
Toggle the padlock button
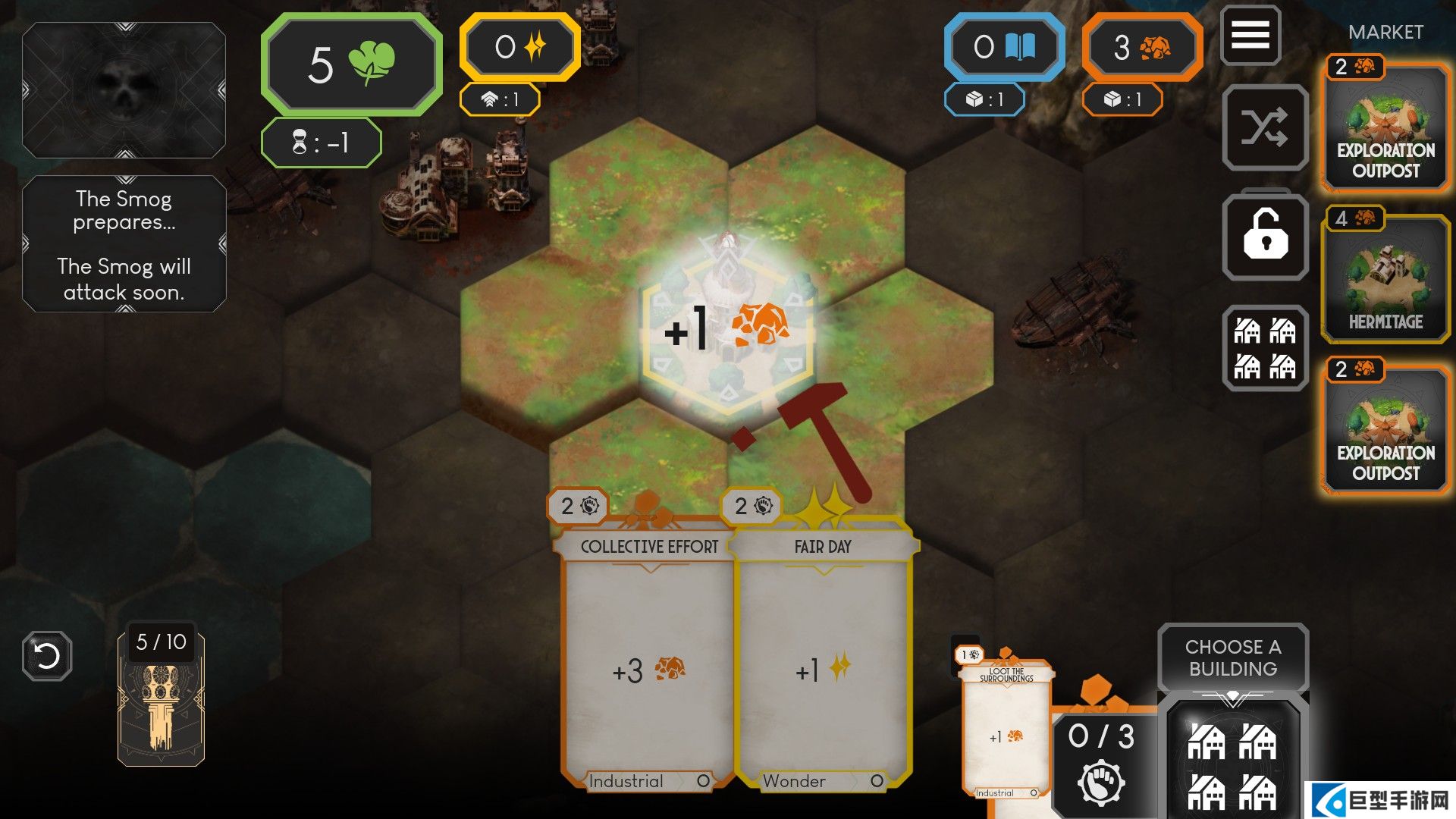point(1265,236)
